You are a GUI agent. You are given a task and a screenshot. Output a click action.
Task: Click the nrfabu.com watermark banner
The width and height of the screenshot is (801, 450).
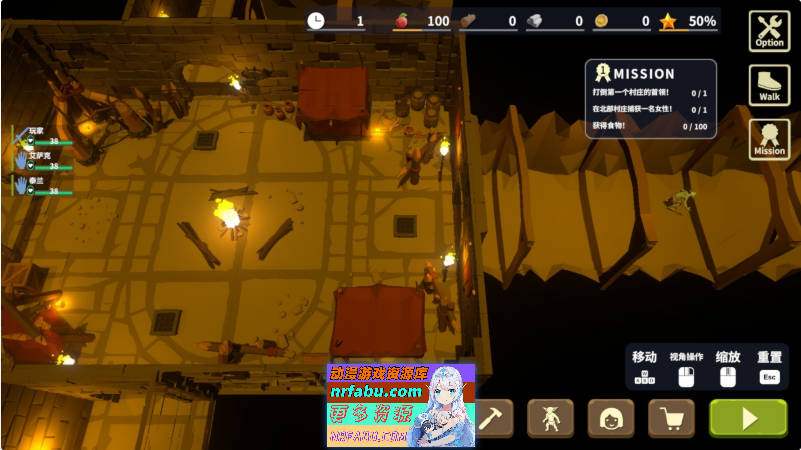(x=400, y=405)
